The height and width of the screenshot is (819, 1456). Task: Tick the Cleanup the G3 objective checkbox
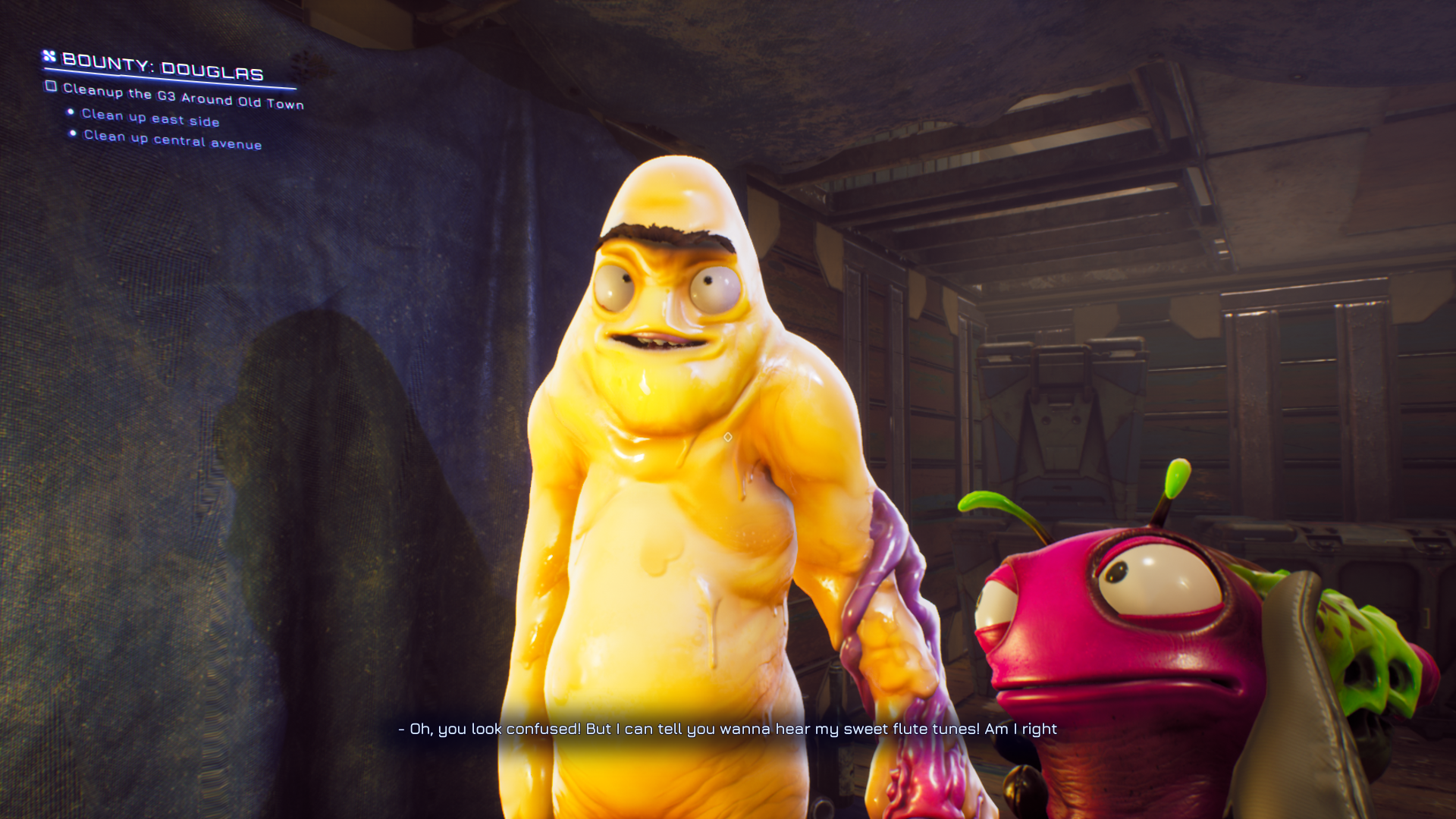51,86
